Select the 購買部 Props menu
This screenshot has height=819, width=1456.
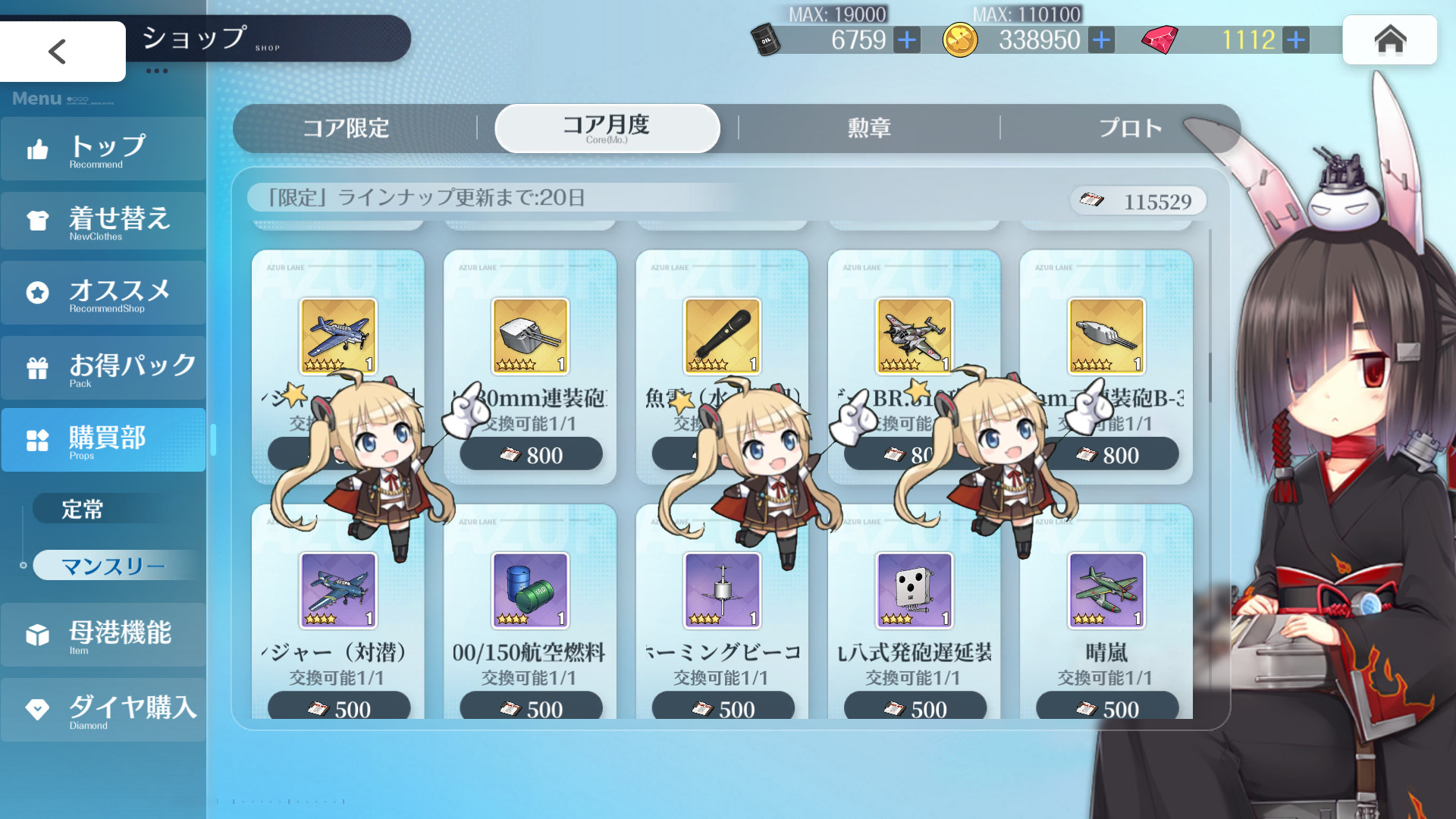point(103,441)
